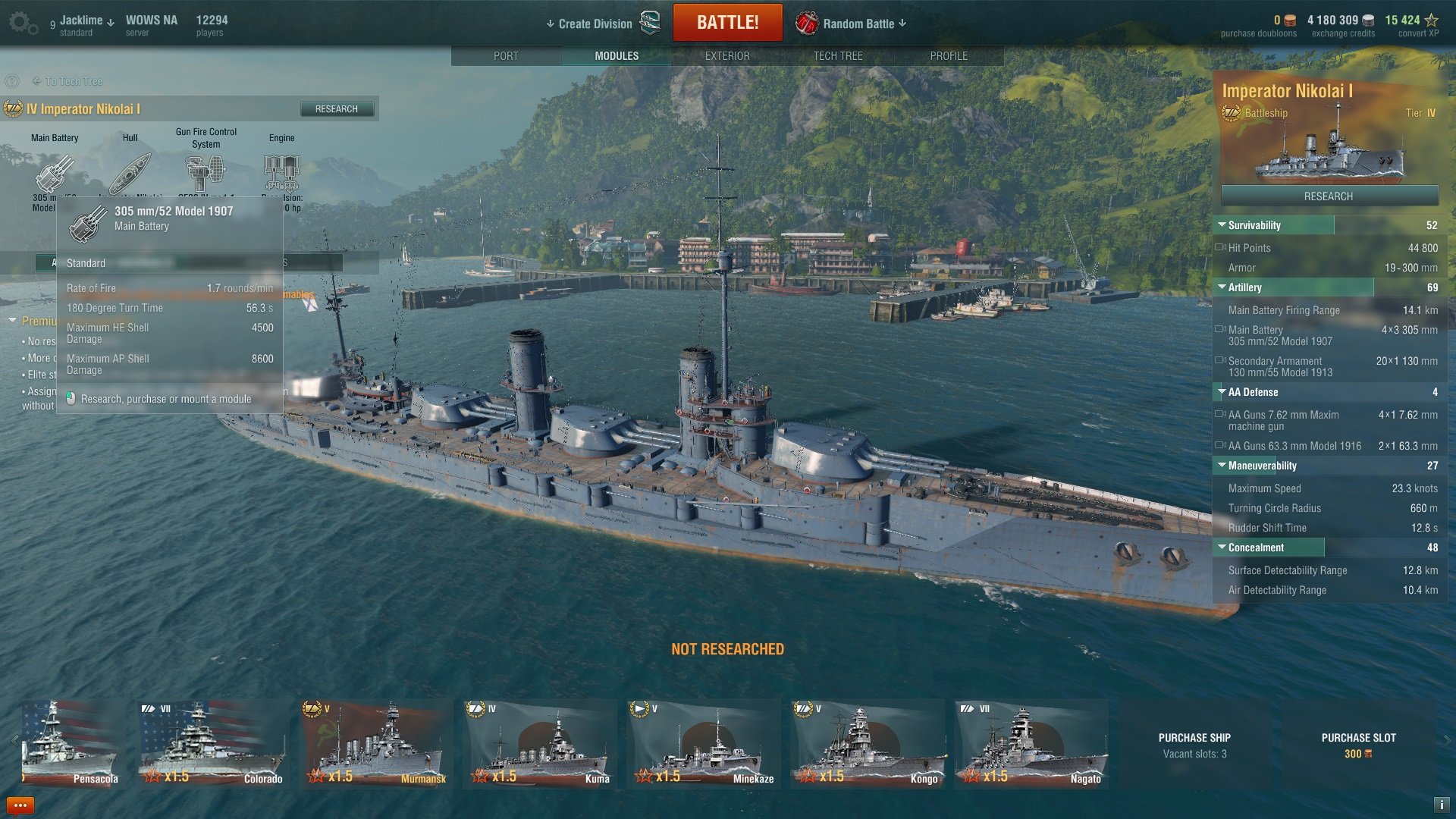Buy a new slot via PURCHASE SLOT
Viewport: 1456px width, 819px height.
(x=1358, y=745)
